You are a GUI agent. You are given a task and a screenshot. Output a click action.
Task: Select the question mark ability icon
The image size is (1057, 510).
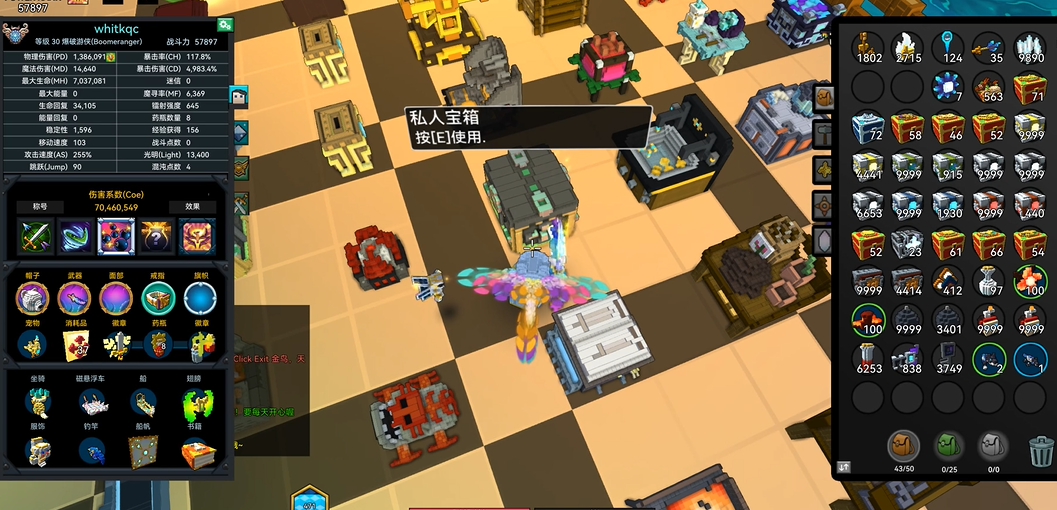click(156, 237)
